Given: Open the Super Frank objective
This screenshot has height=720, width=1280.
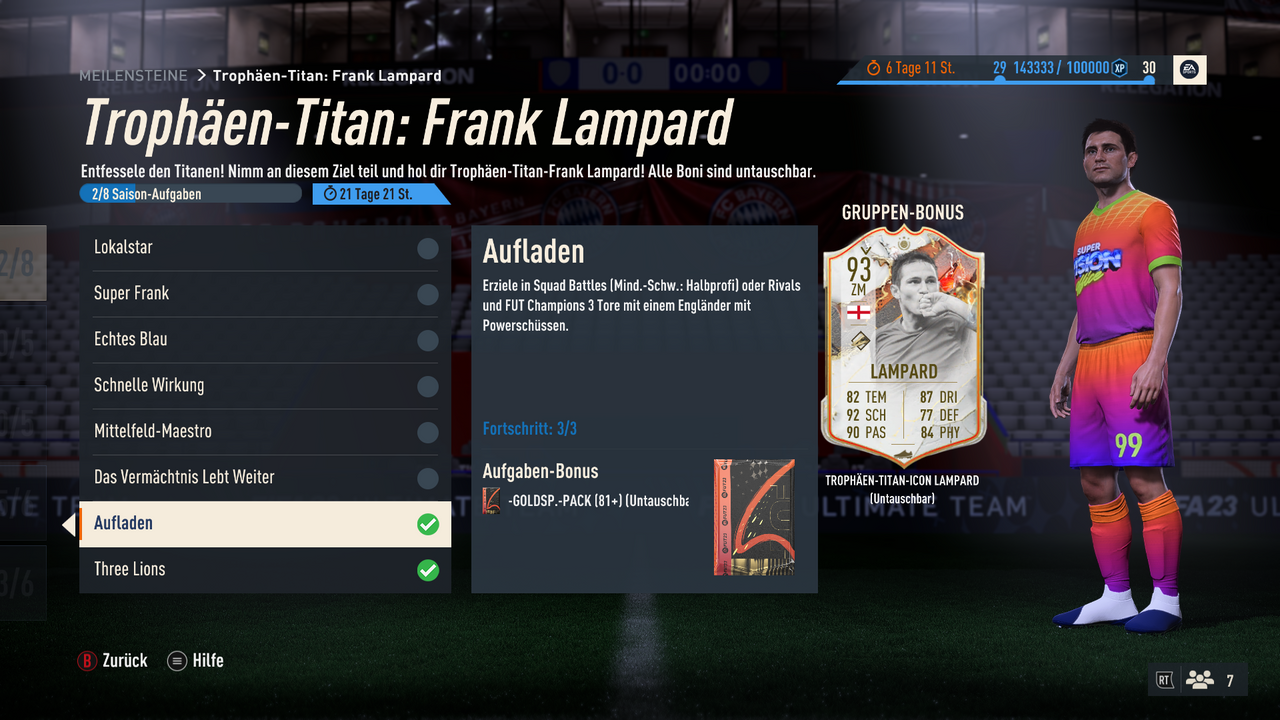Looking at the screenshot, I should 265,294.
